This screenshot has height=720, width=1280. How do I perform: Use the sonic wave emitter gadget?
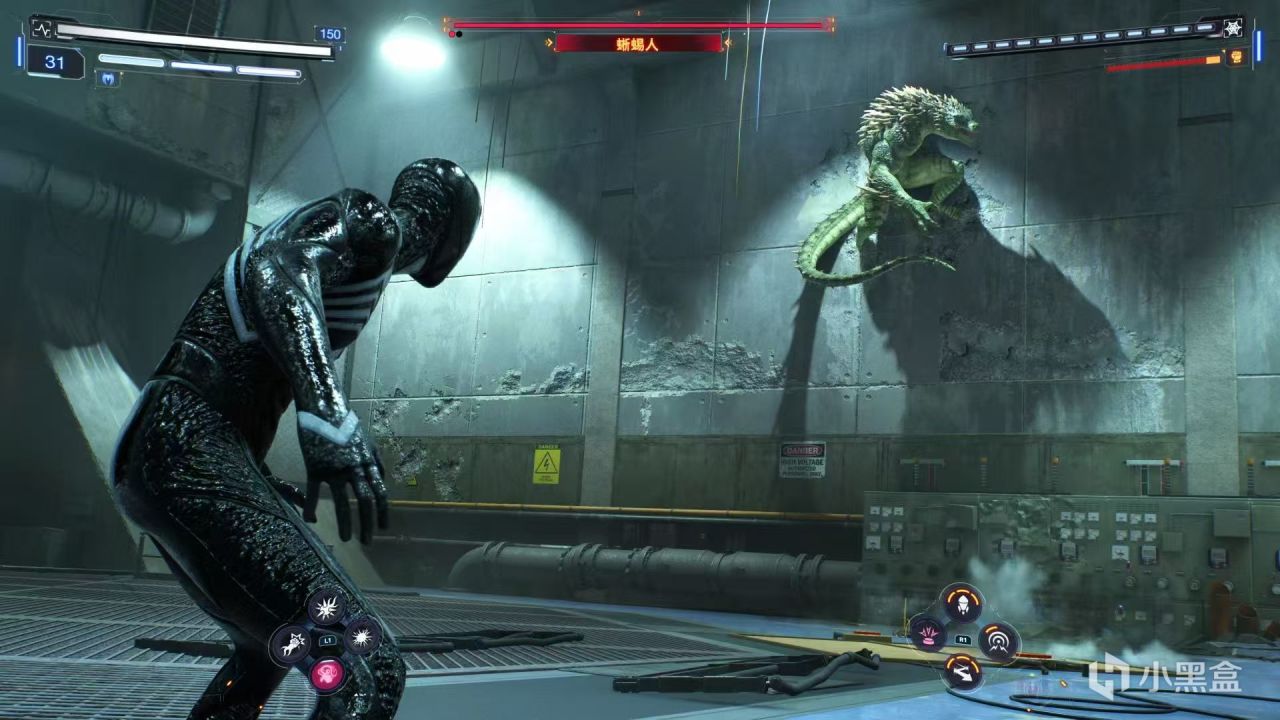point(998,640)
